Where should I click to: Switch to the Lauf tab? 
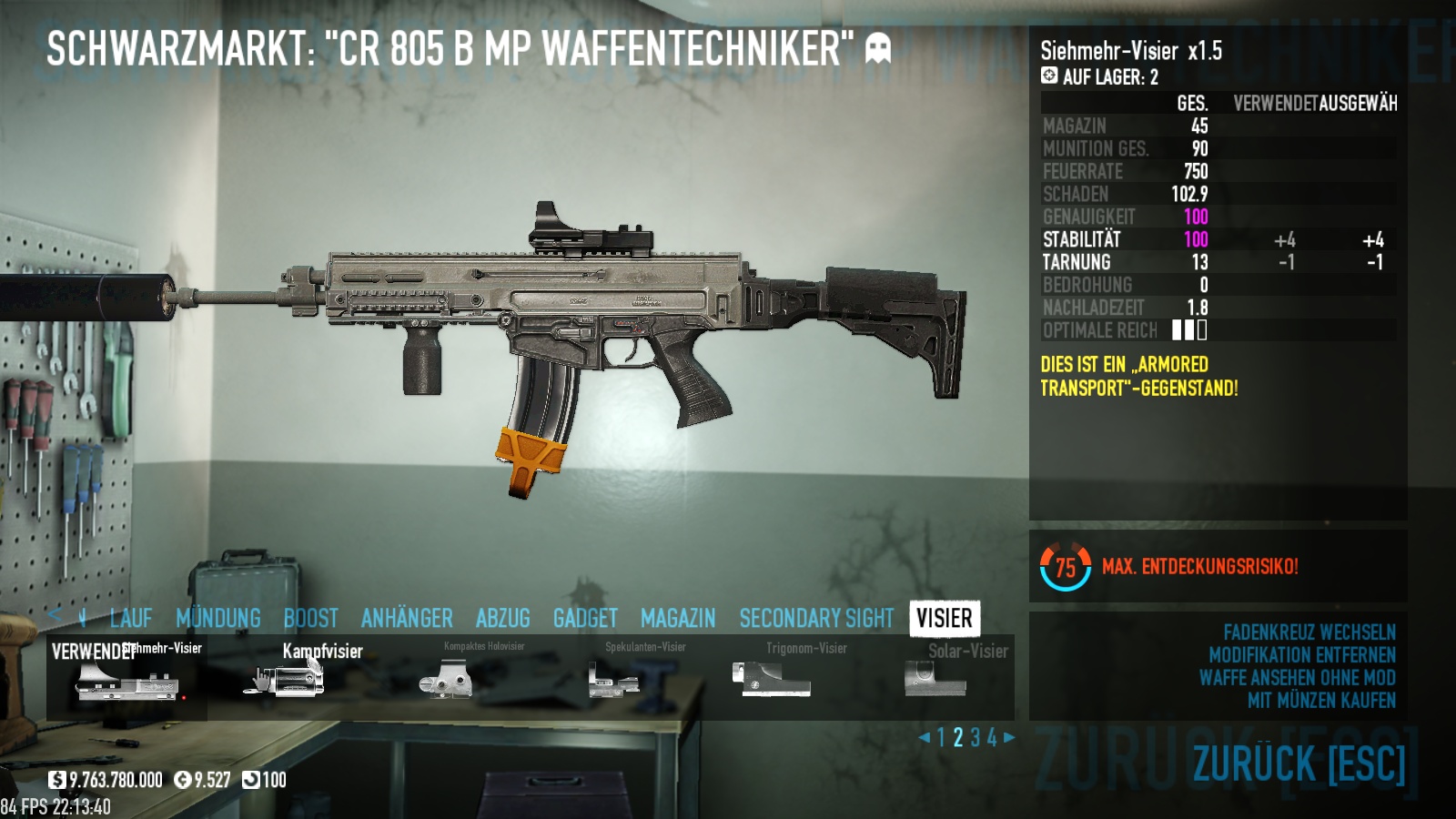130,619
